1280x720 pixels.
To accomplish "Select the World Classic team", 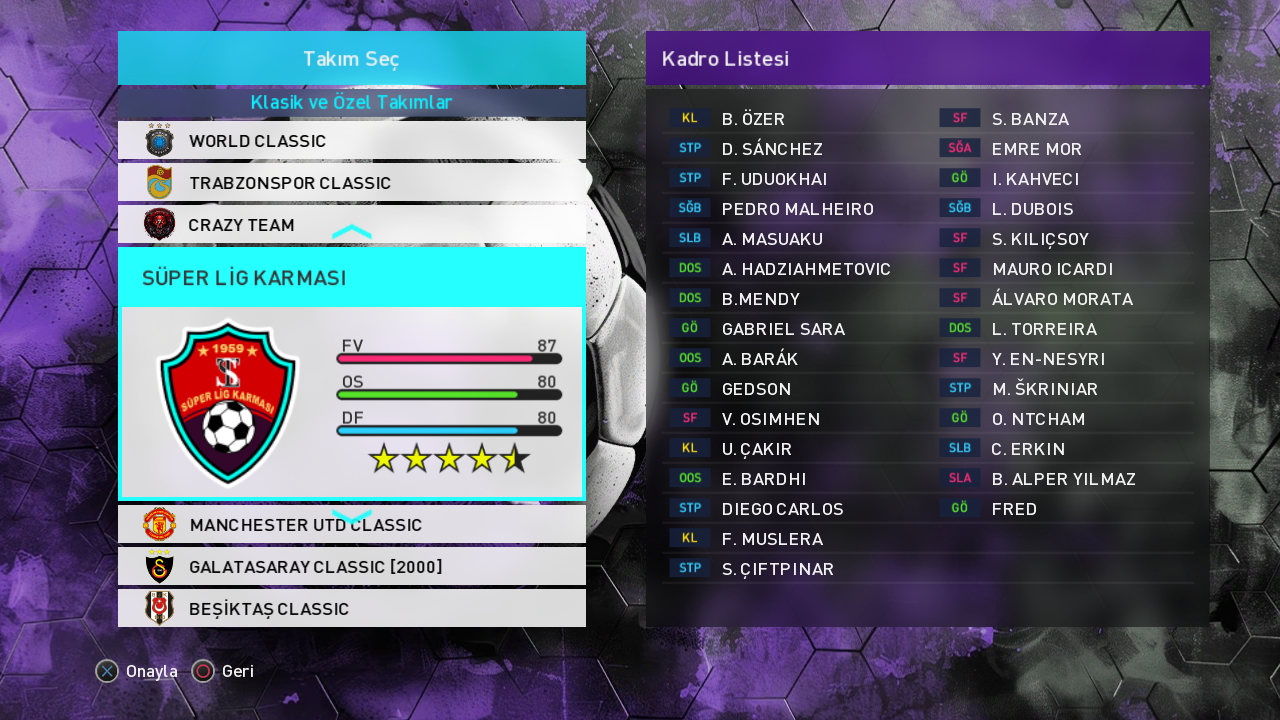I will [351, 141].
